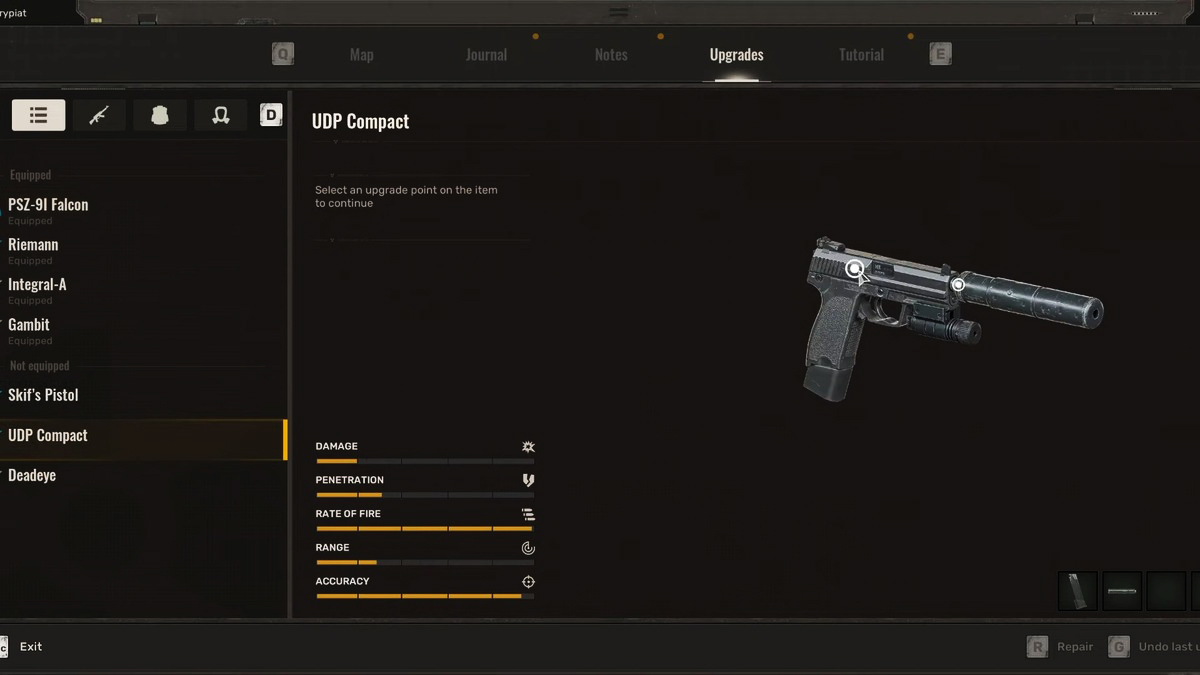
Task: Choose the Riemann weapon entry
Action: point(33,245)
